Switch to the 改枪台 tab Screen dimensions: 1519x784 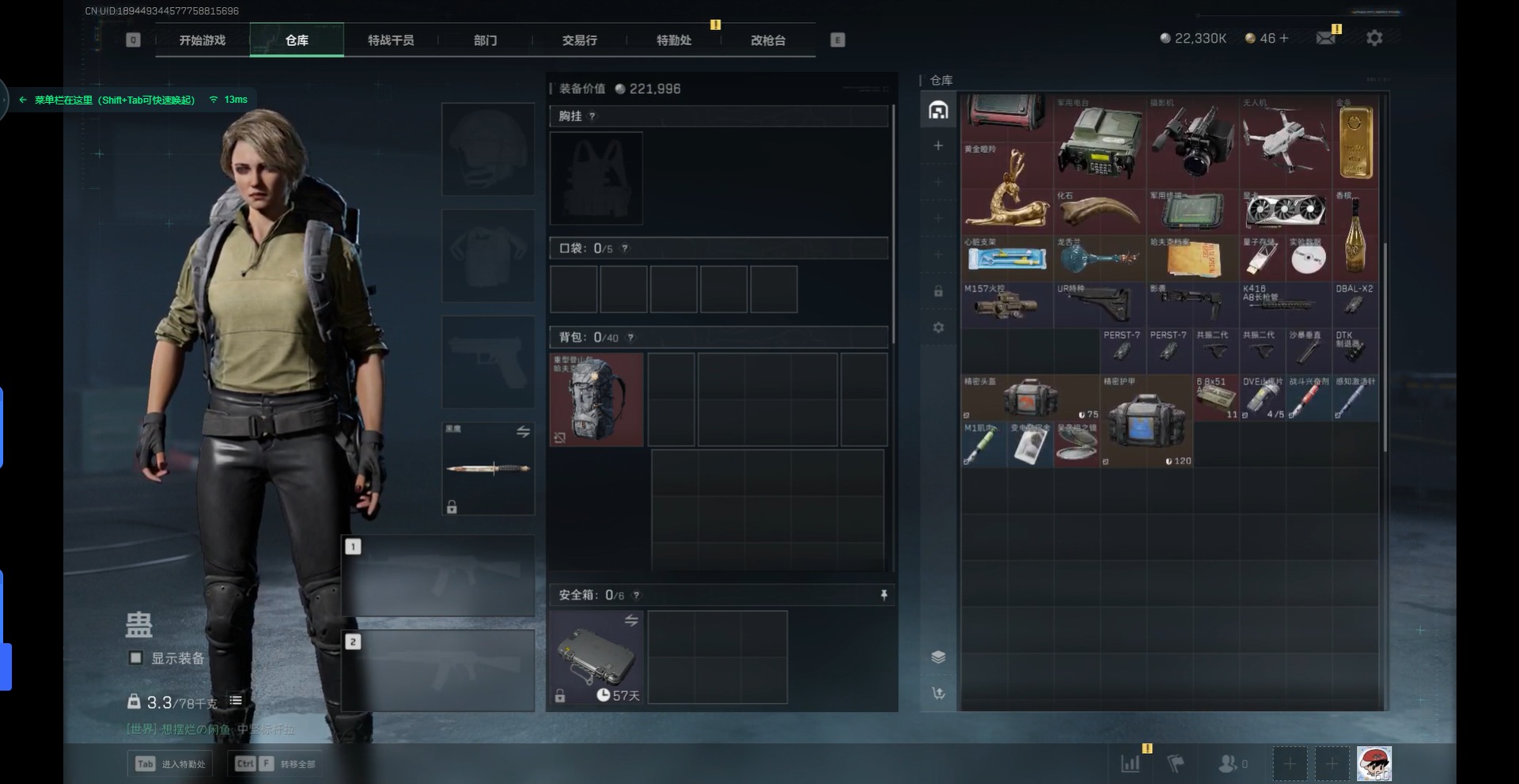(767, 40)
